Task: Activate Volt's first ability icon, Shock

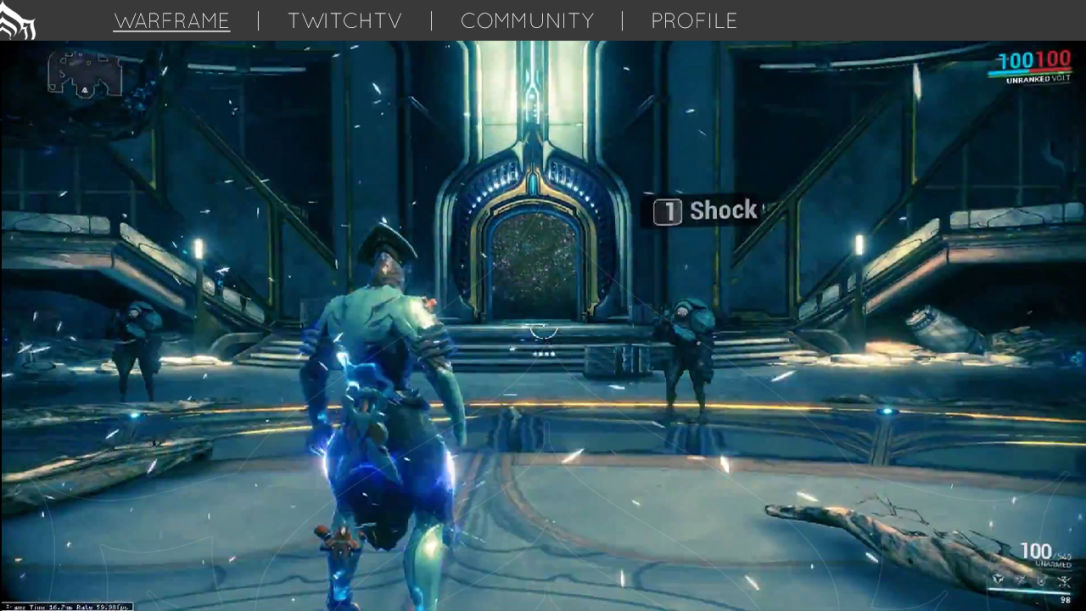Action: click(999, 580)
